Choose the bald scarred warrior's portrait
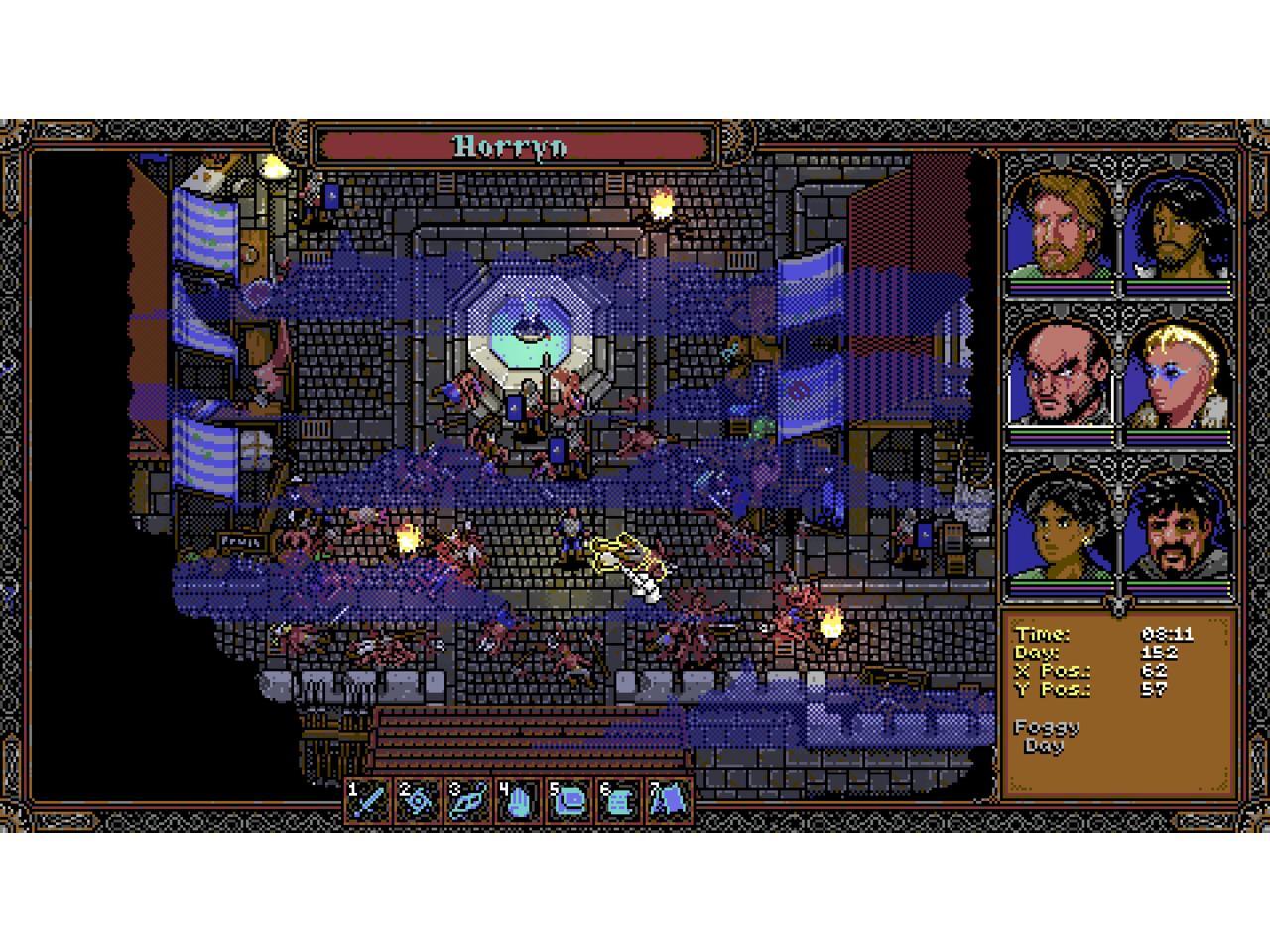This screenshot has height=952, width=1270. pyautogui.click(x=1058, y=376)
